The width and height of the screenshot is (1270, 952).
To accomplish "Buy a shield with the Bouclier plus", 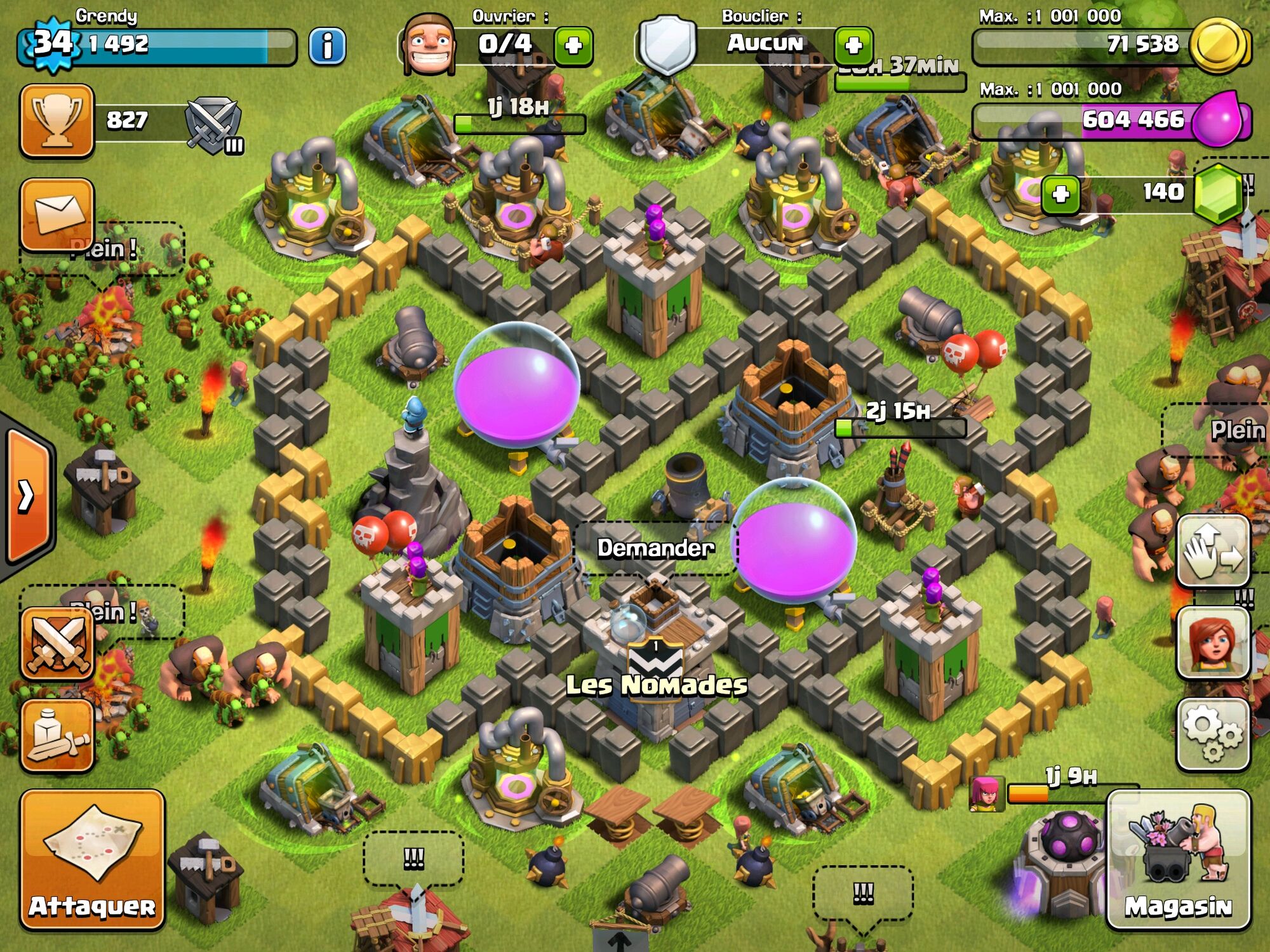I will 853,46.
